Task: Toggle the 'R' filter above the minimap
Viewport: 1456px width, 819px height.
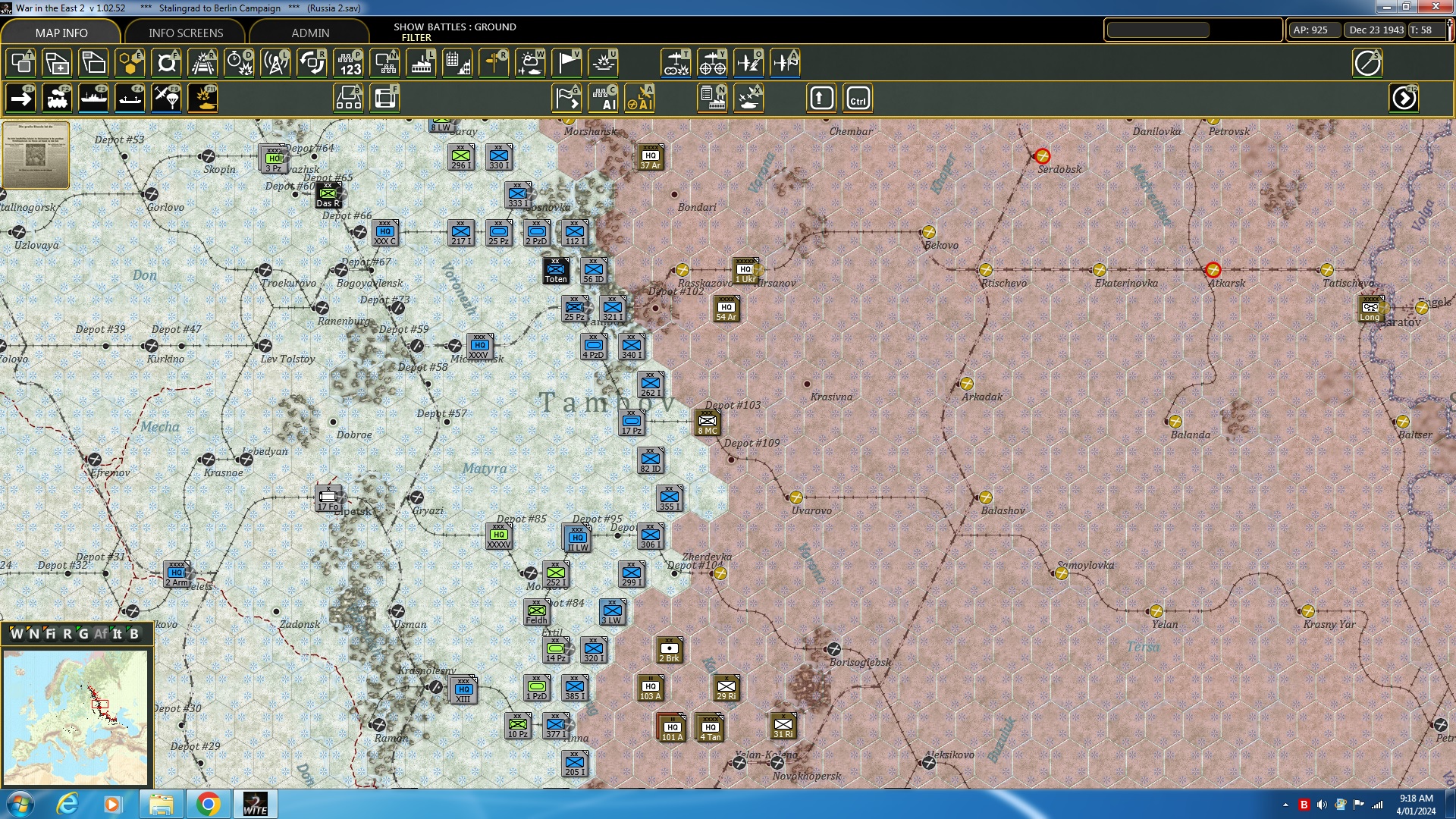Action: pyautogui.click(x=67, y=635)
